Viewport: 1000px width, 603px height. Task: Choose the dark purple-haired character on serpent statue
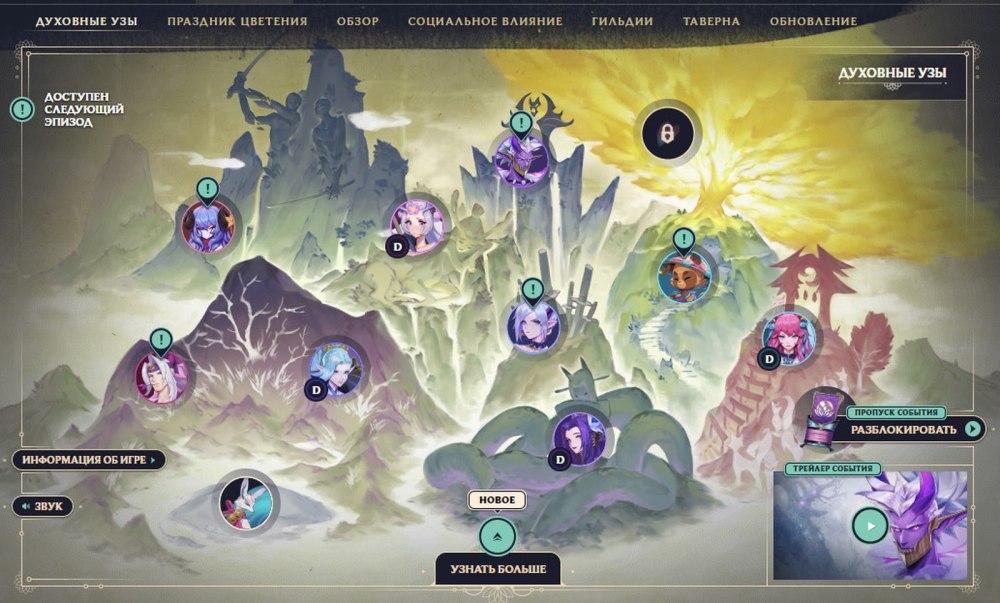[578, 437]
